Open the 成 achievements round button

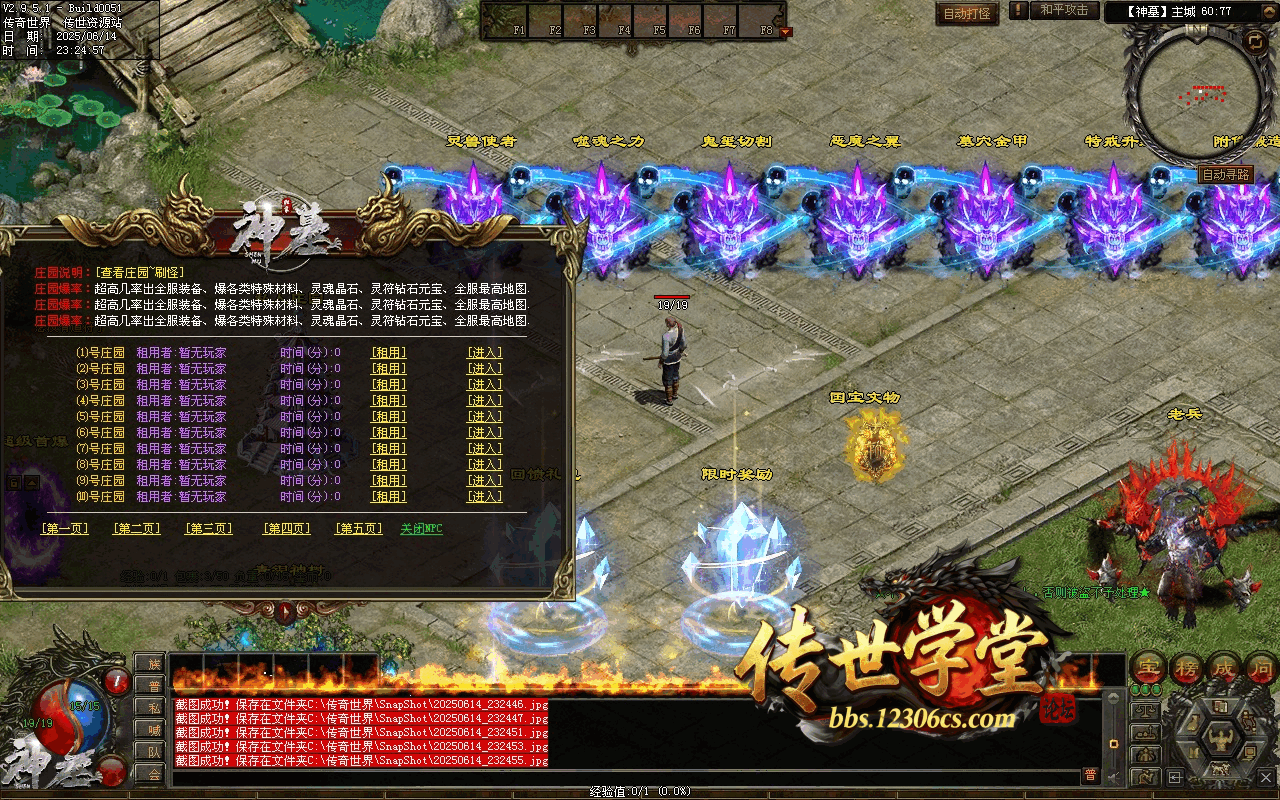[1225, 668]
